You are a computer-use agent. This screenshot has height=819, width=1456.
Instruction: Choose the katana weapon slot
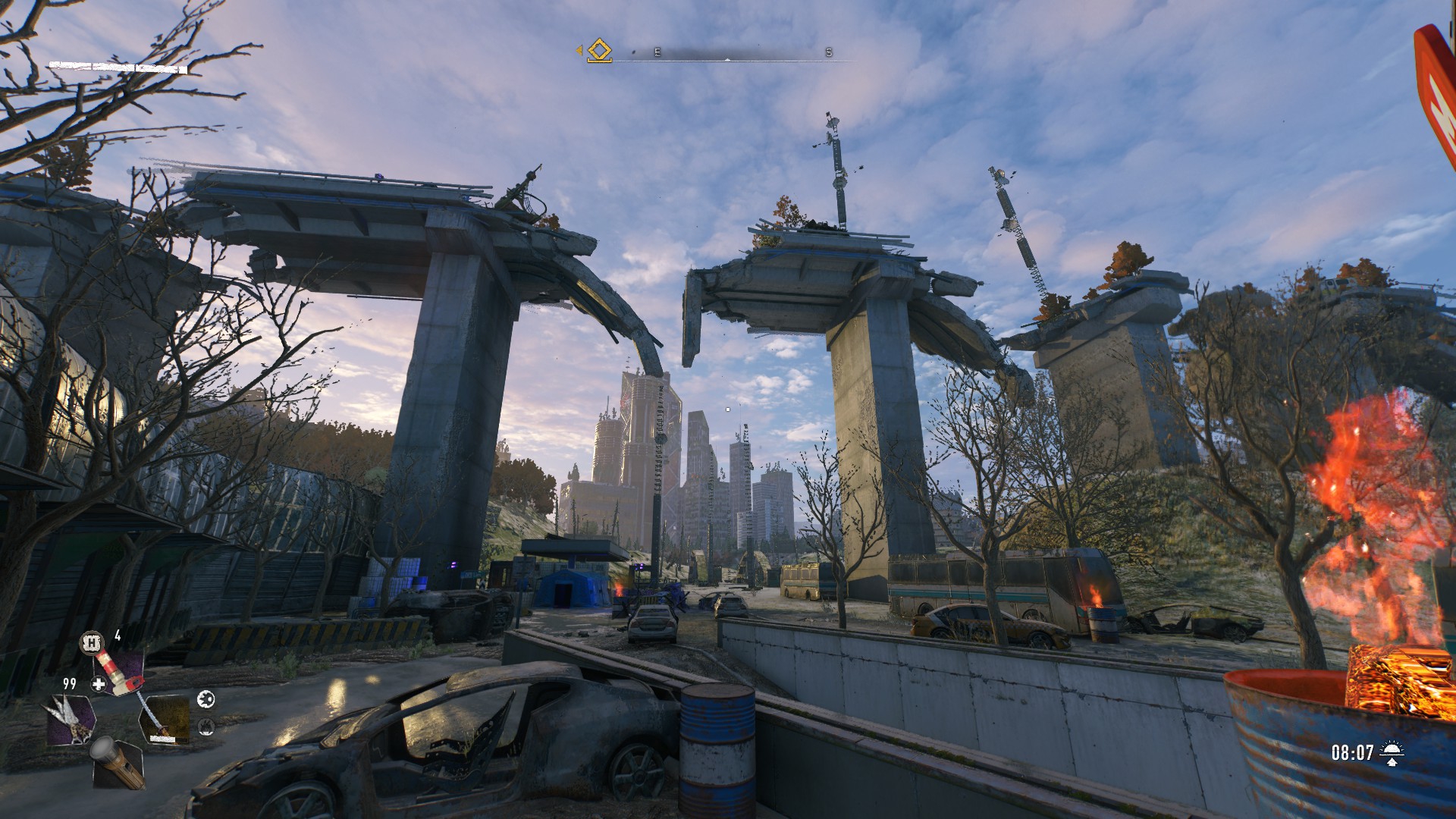point(164,719)
